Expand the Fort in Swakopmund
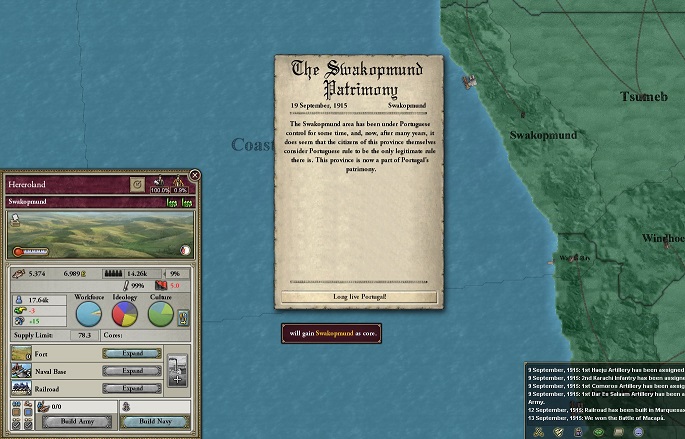This screenshot has width=685, height=439. point(133,353)
